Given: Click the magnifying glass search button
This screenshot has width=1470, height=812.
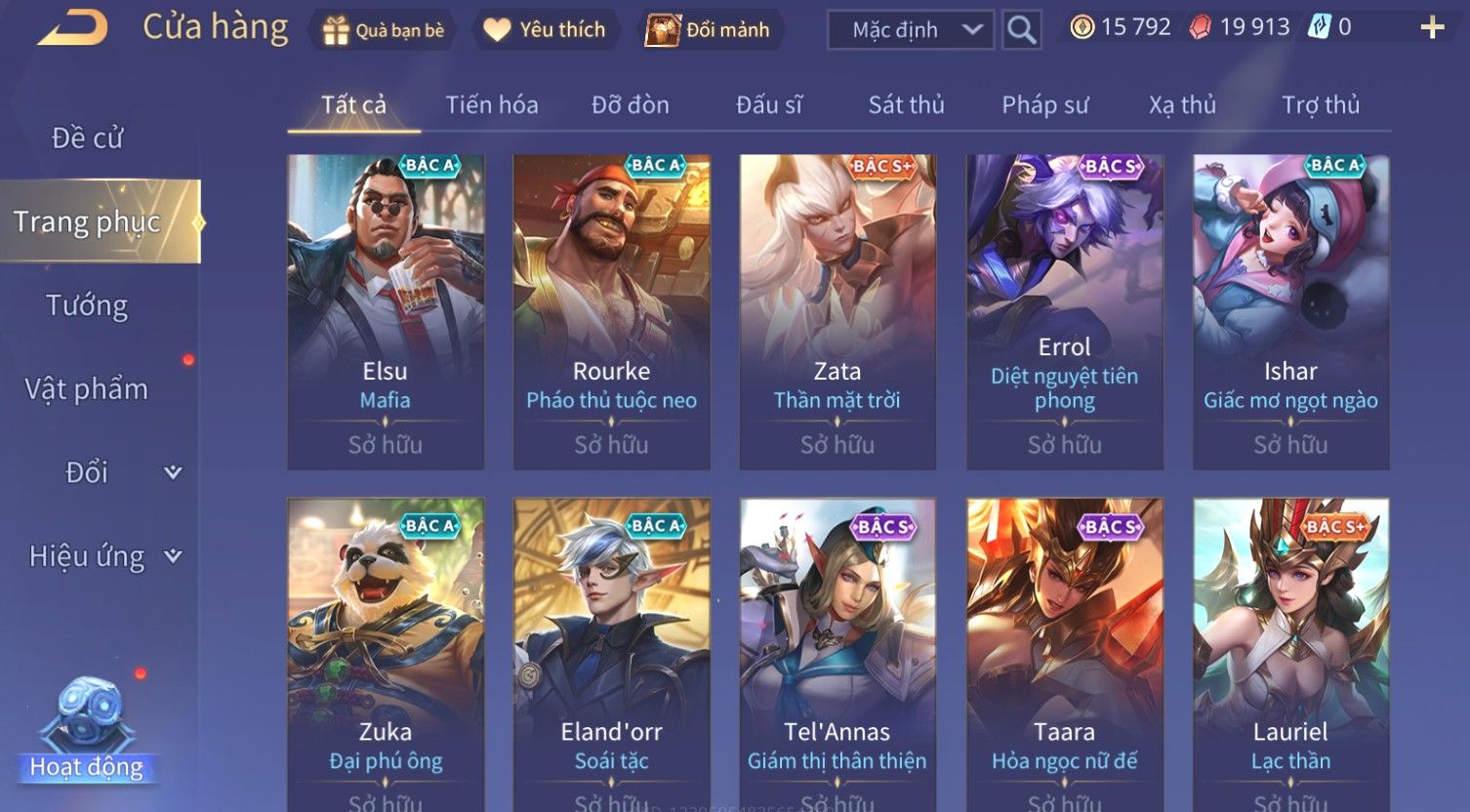Looking at the screenshot, I should [1021, 30].
